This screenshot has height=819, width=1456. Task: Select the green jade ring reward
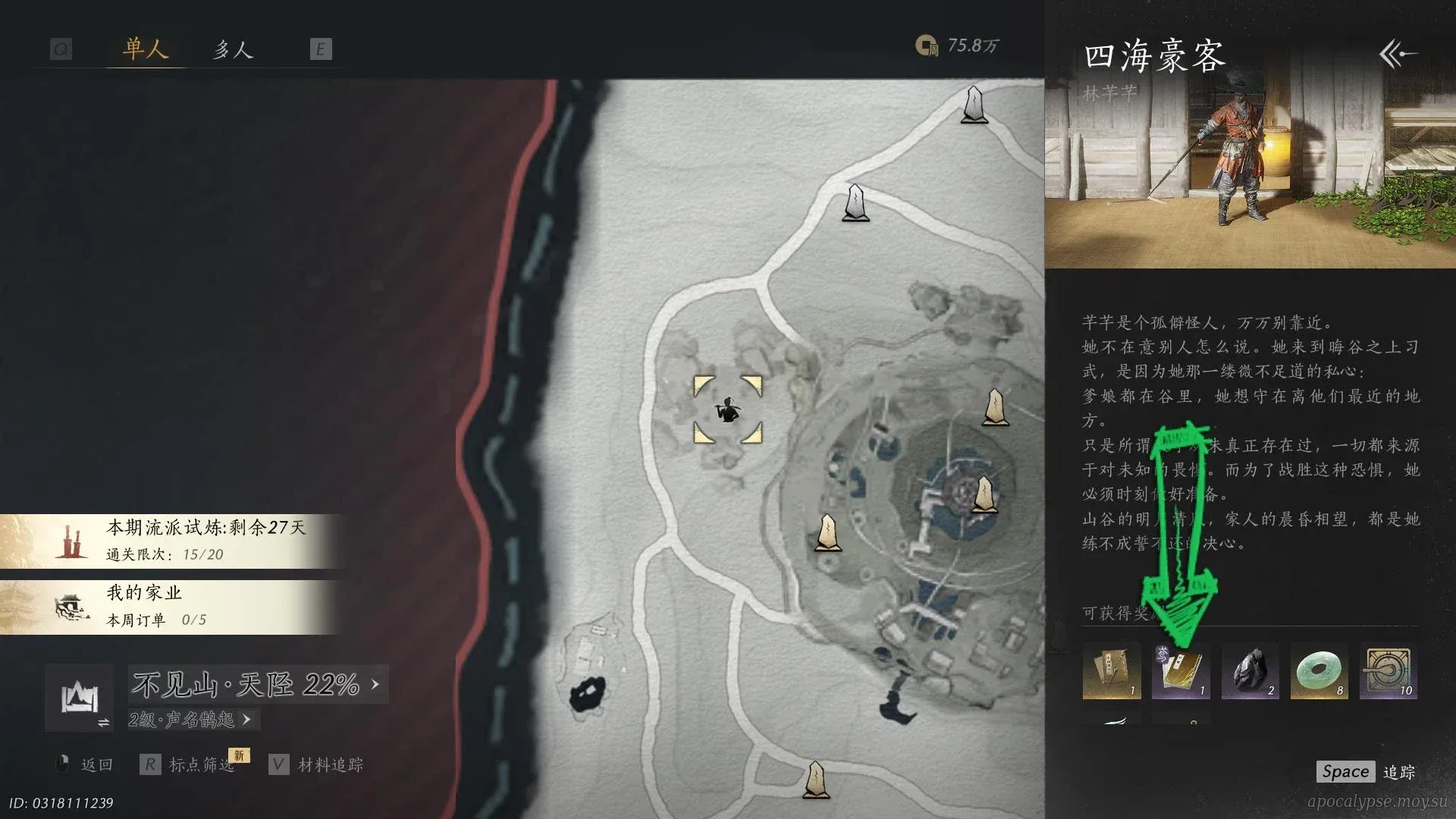point(1319,671)
